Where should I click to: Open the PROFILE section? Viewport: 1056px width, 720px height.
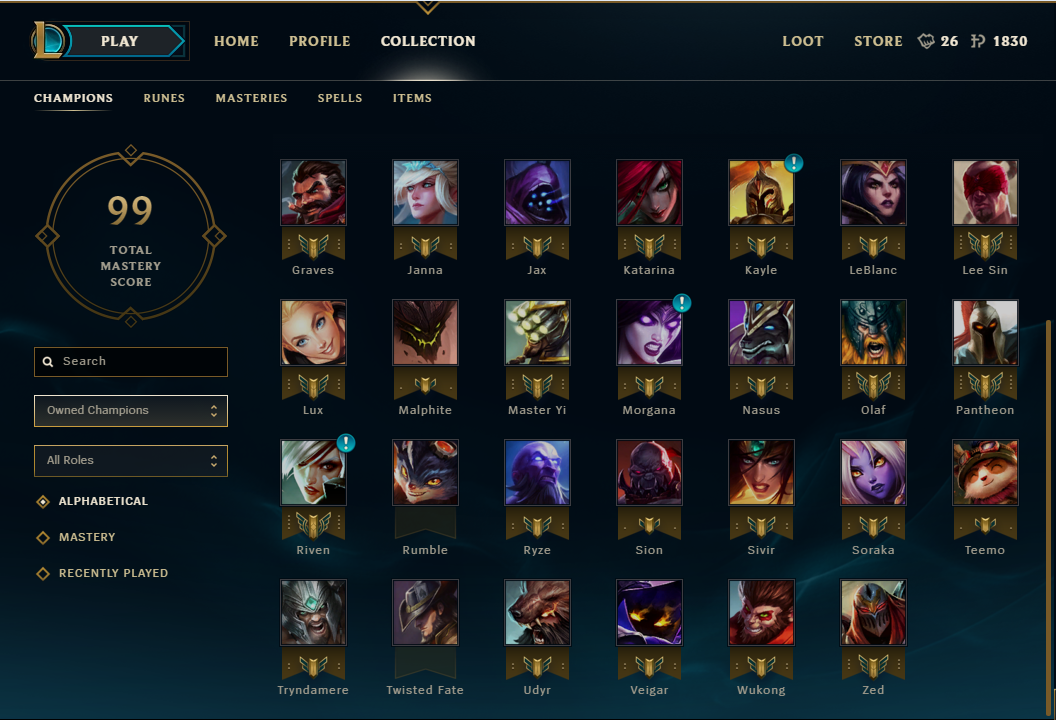click(319, 42)
